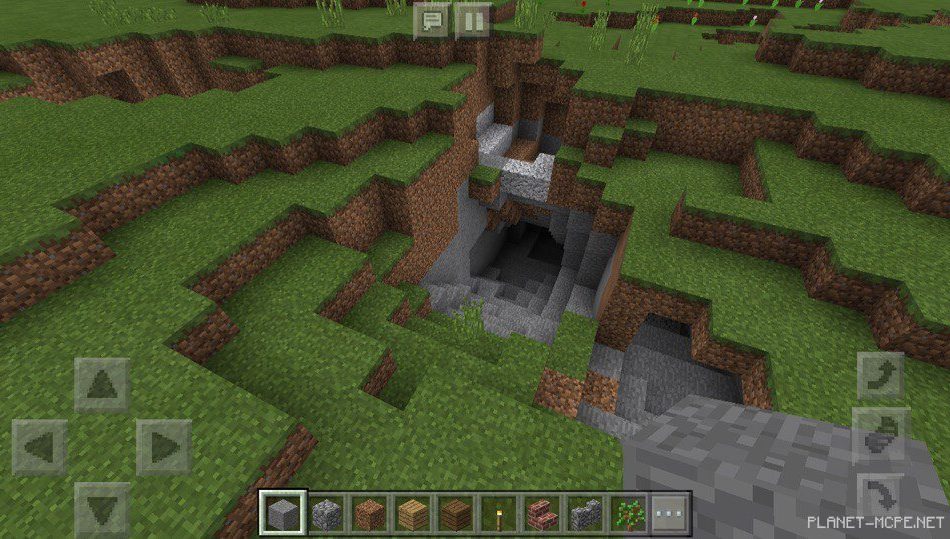The height and width of the screenshot is (539, 950).
Task: Tap the move forward arrow
Action: (x=102, y=385)
